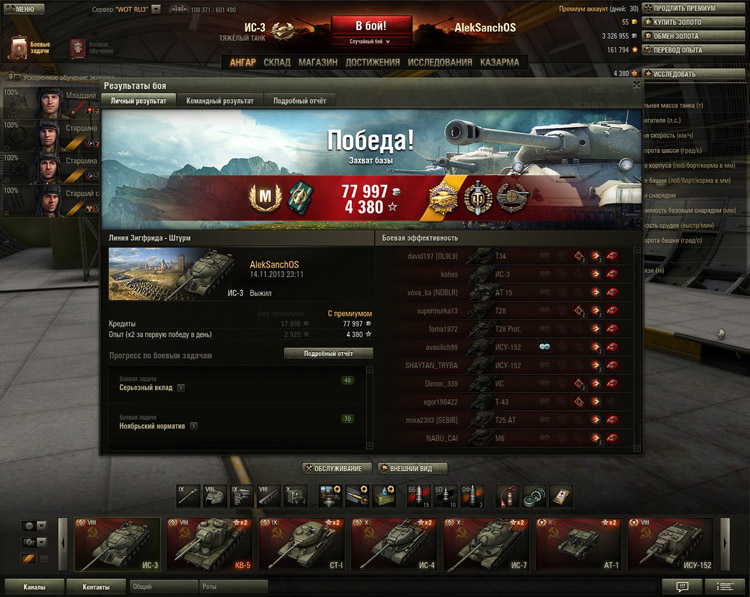Open the ВНЕШНИЙ ВИД customization
750x597 pixels.
pyautogui.click(x=412, y=468)
